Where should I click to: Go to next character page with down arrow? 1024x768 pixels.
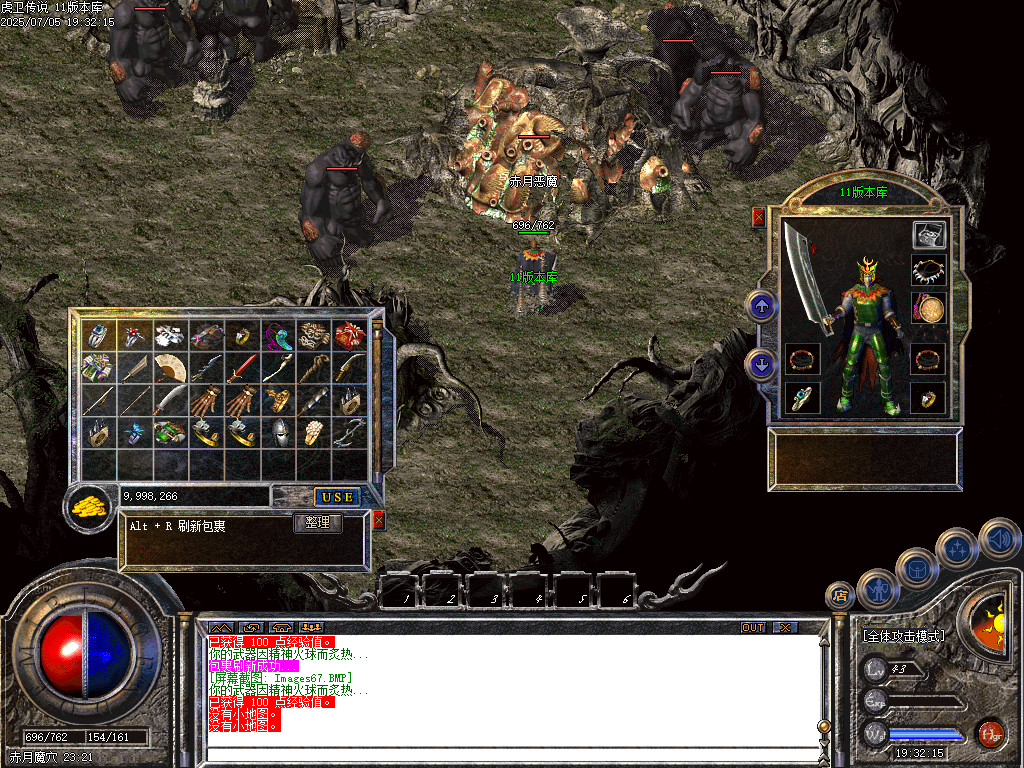pos(762,365)
